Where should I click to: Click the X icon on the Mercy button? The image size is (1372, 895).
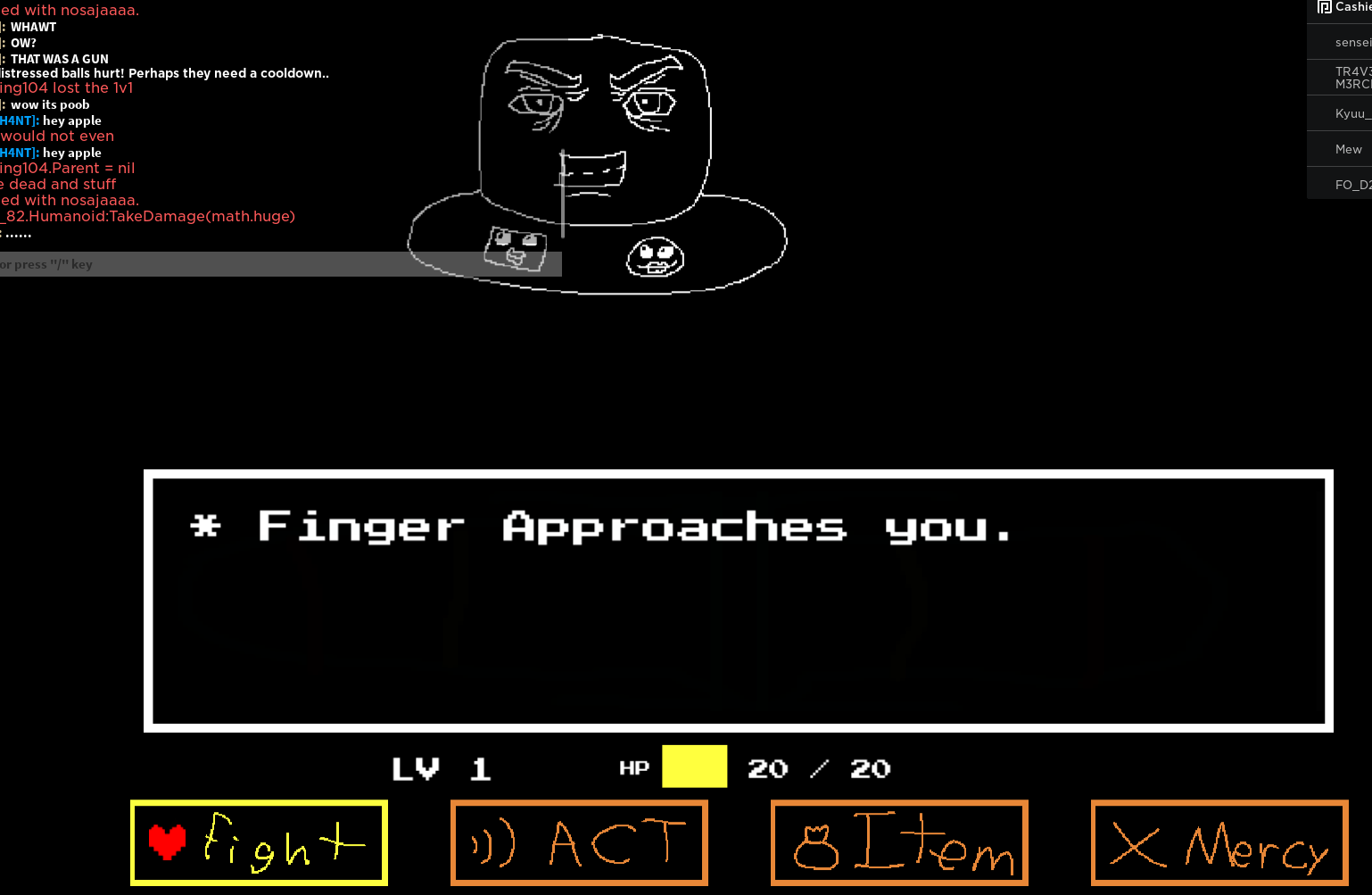(1136, 845)
